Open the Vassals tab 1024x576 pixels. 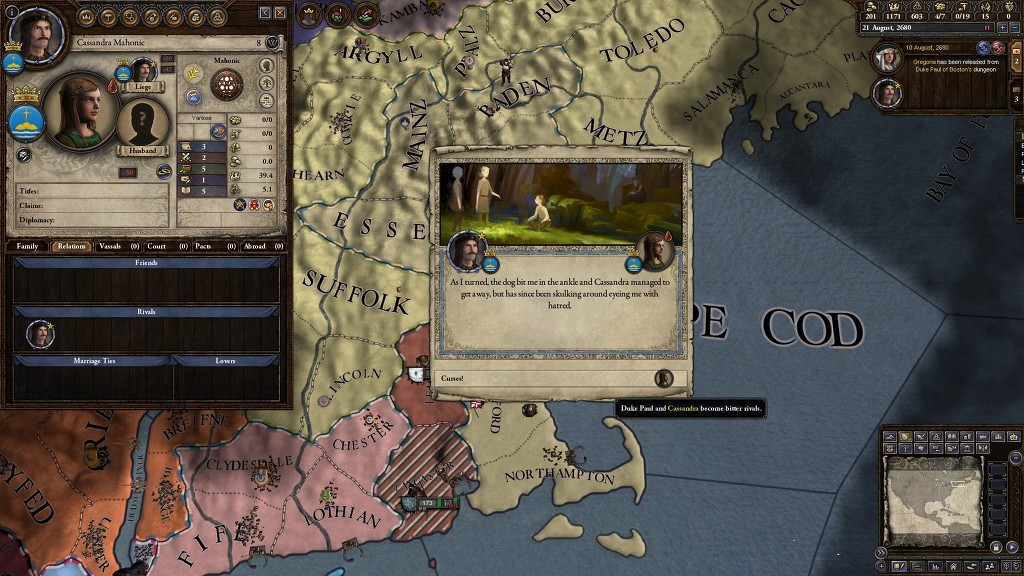pyautogui.click(x=109, y=245)
